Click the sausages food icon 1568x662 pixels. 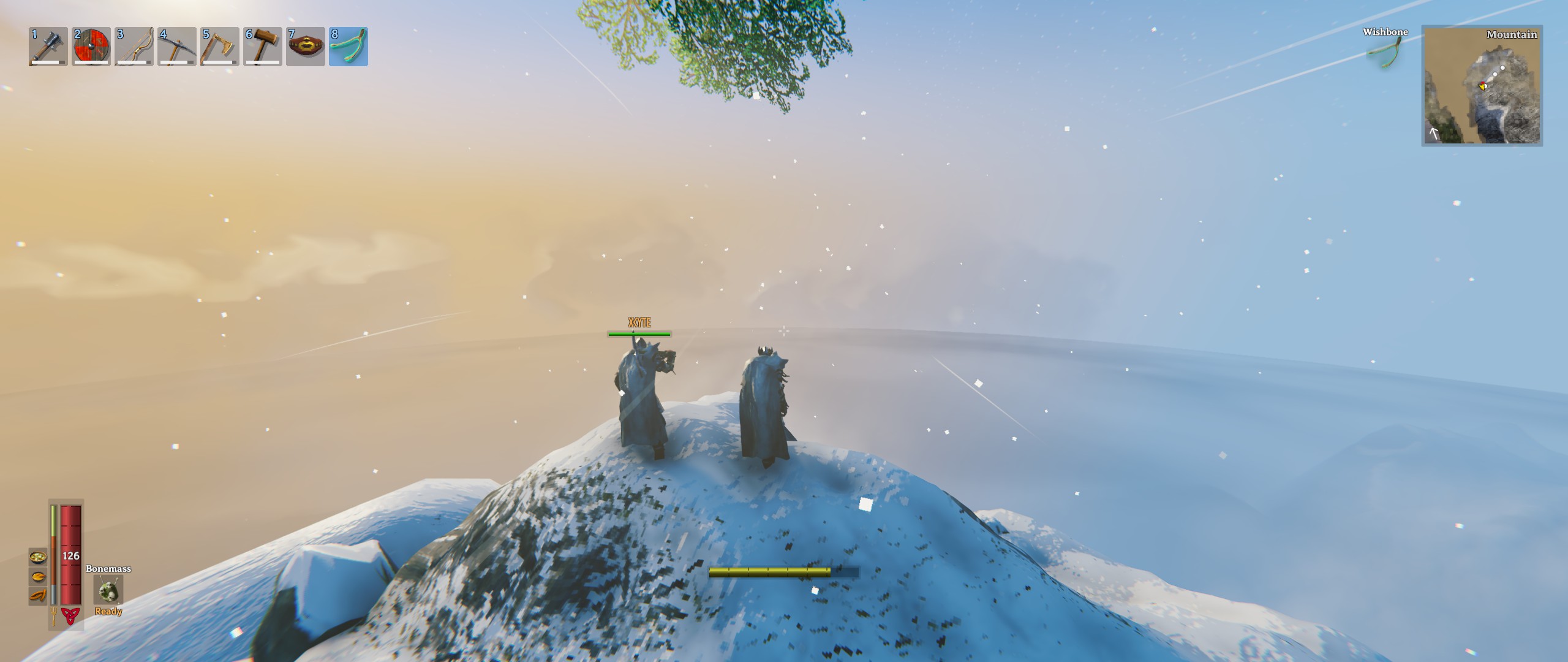[38, 595]
